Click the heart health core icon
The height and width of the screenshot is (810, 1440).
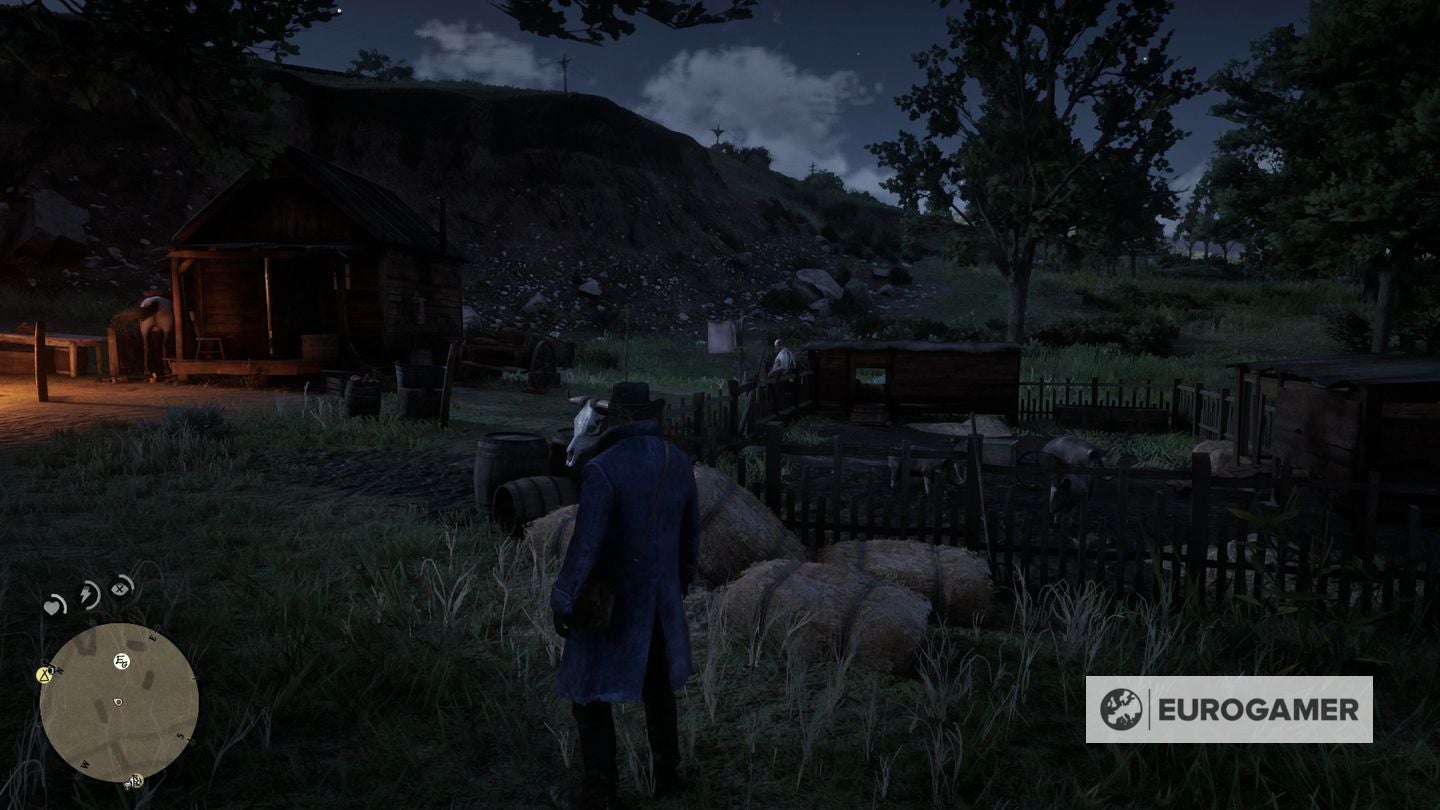pos(53,605)
